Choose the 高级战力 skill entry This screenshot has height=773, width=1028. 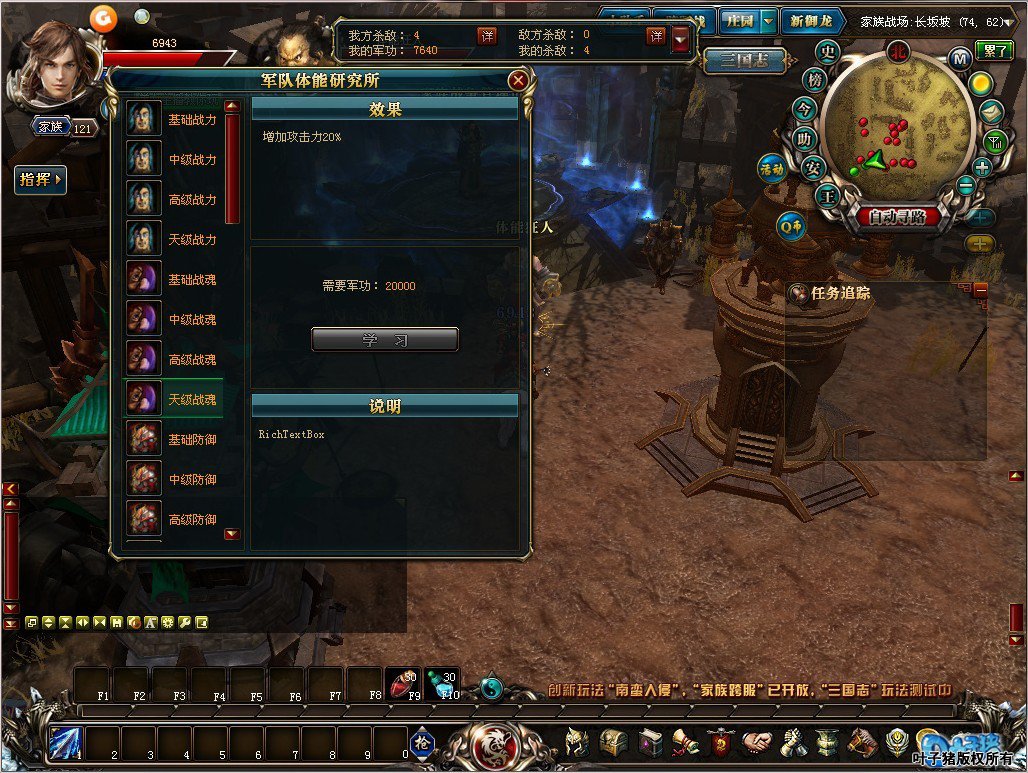[173, 200]
